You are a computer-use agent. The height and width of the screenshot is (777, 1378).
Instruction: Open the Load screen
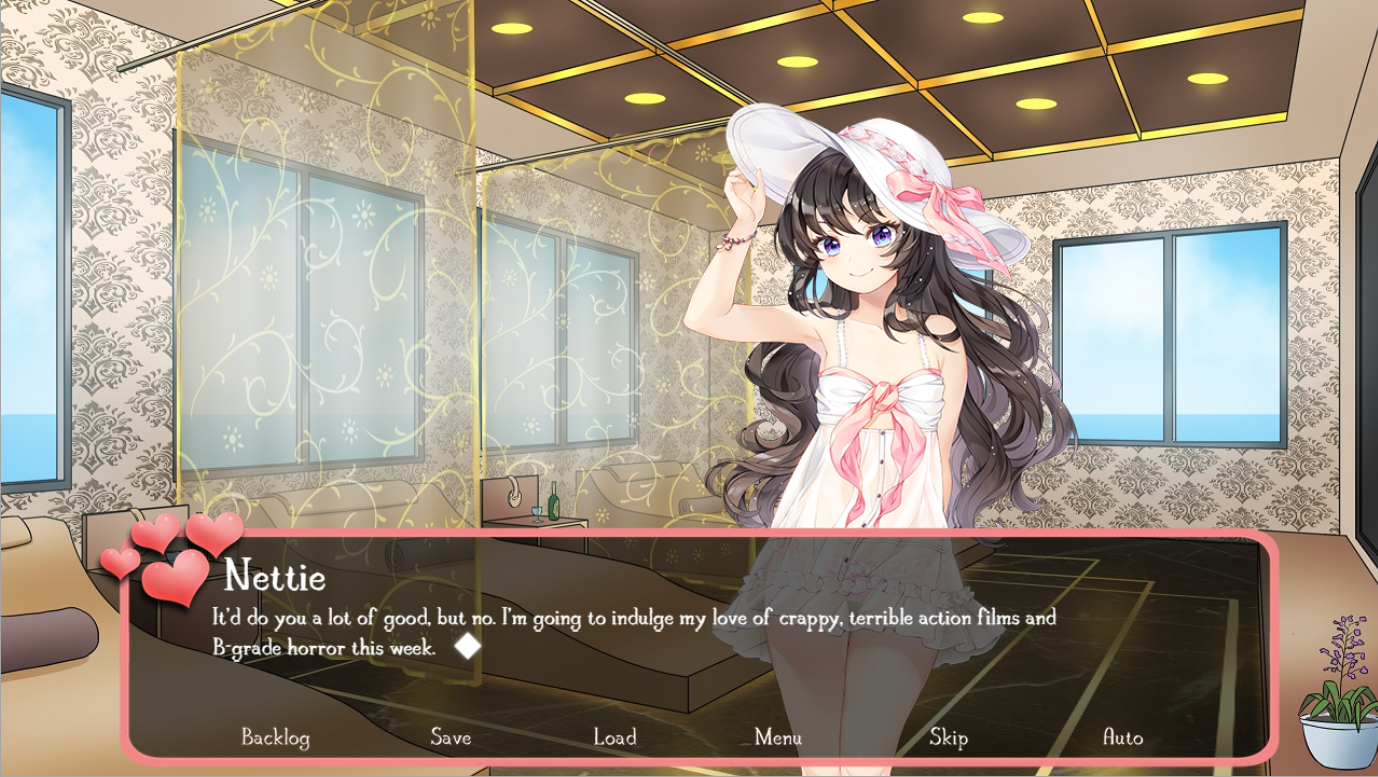[614, 738]
